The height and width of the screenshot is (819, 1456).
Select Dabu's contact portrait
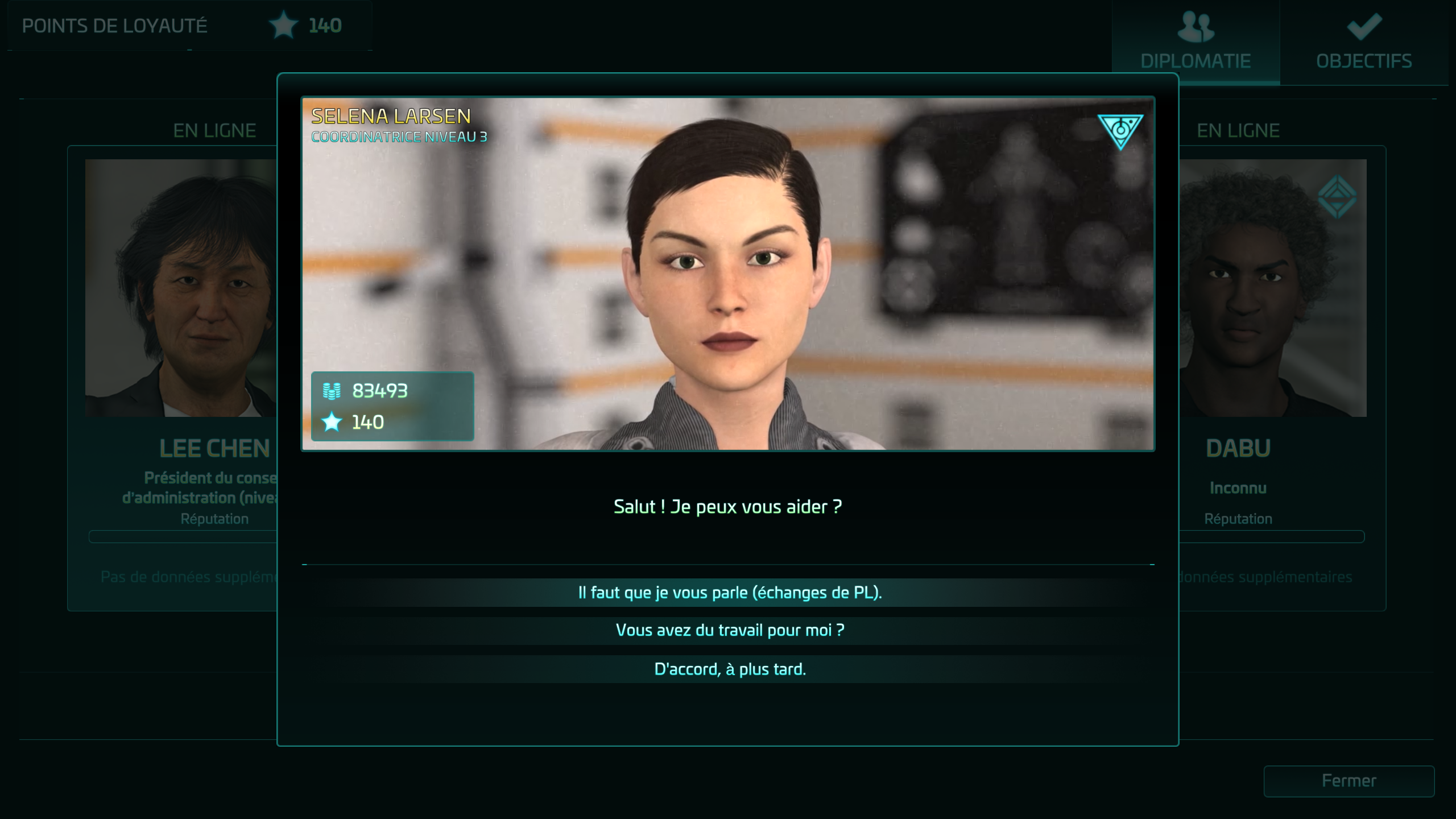[x=1273, y=288]
